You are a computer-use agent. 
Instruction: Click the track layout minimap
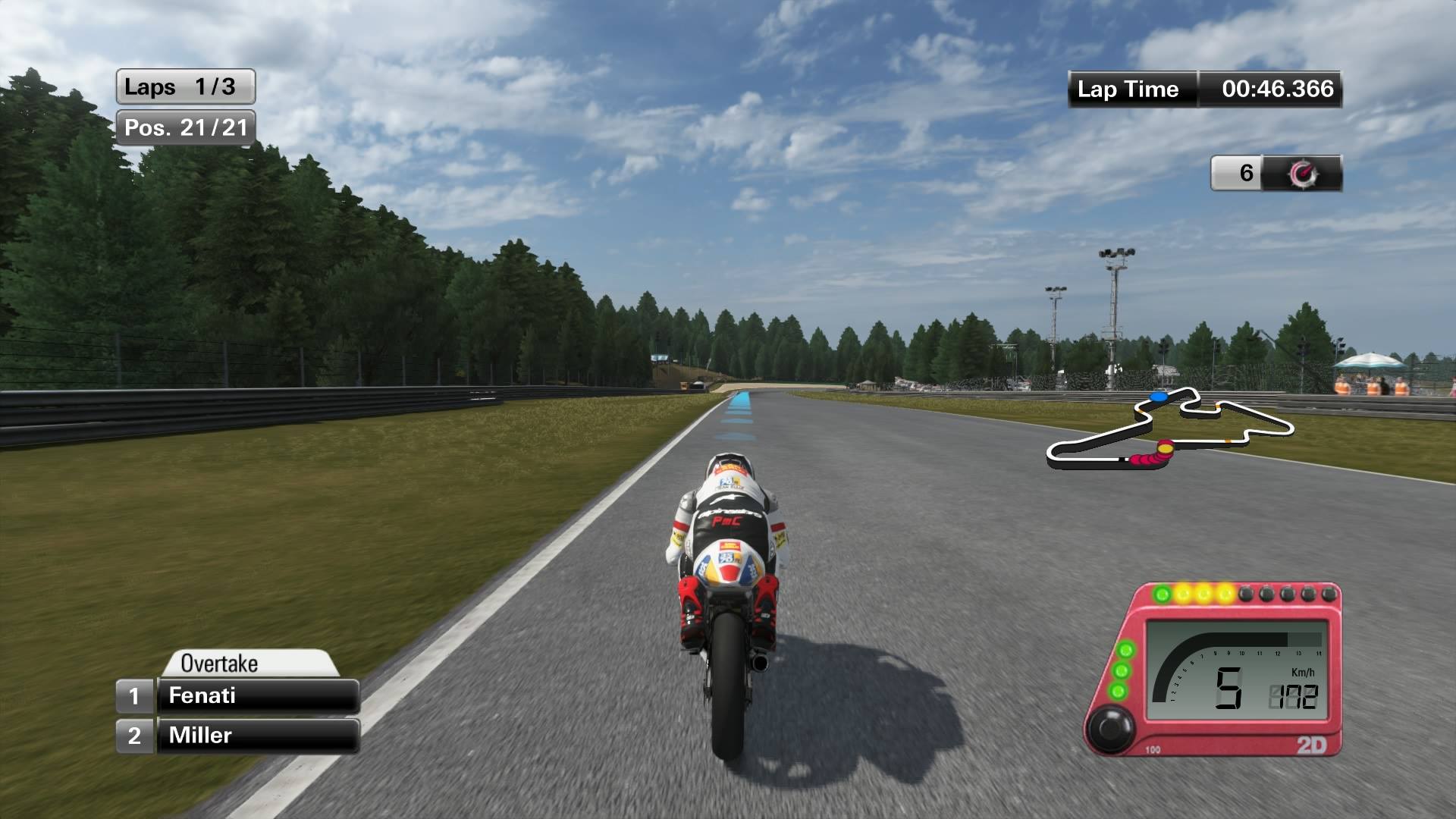click(1169, 430)
